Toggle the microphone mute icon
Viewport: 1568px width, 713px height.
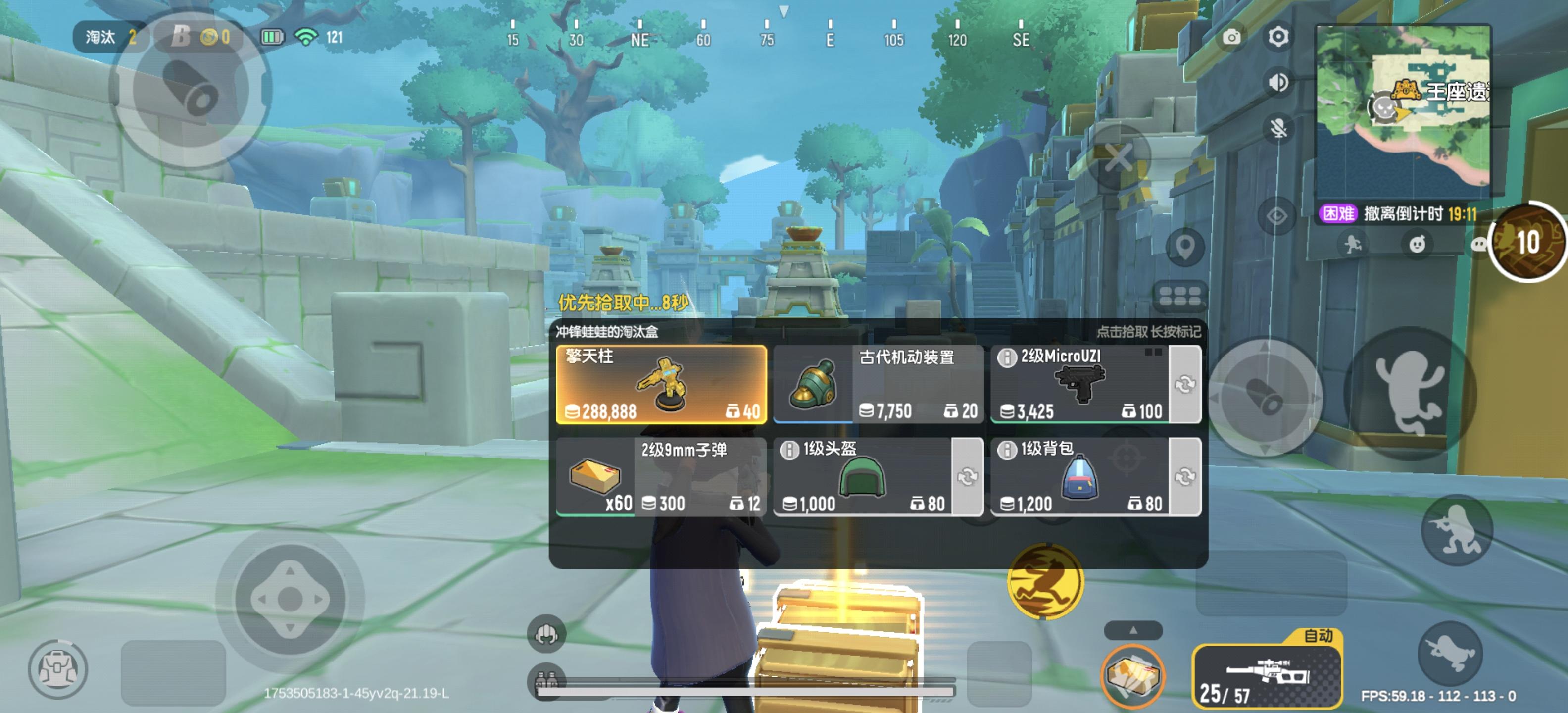[1278, 128]
